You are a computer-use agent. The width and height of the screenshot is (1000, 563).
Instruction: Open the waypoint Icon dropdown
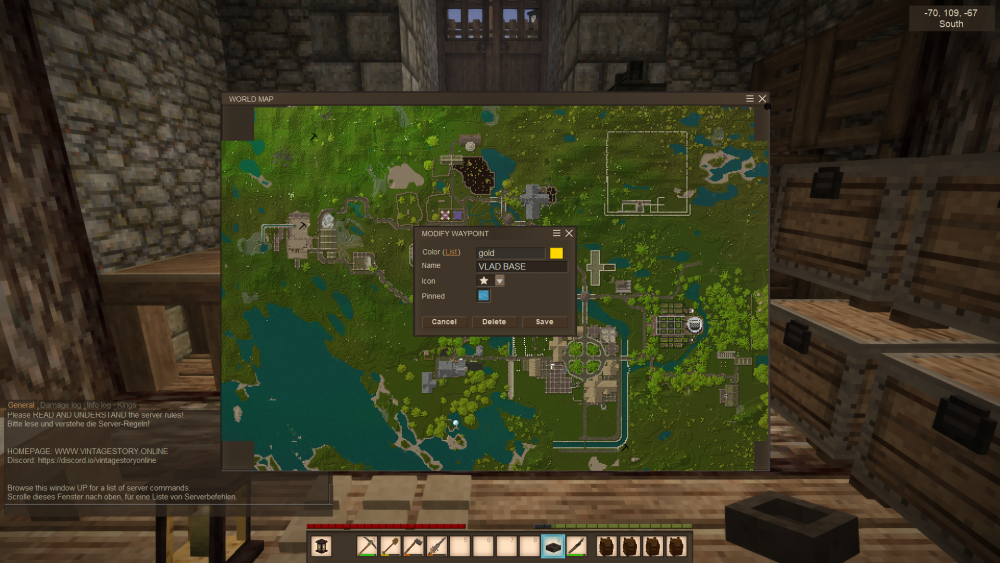pyautogui.click(x=500, y=281)
